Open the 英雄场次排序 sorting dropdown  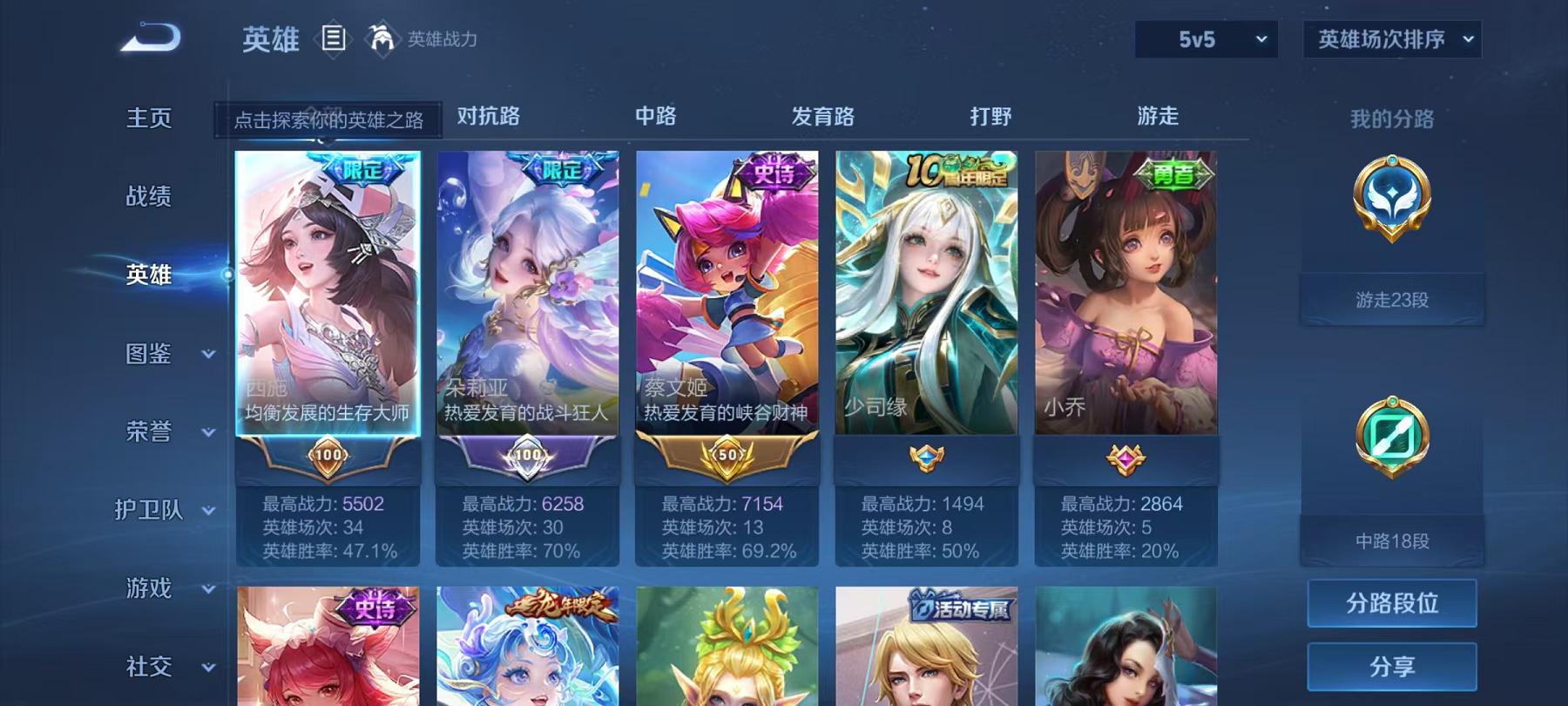1390,38
